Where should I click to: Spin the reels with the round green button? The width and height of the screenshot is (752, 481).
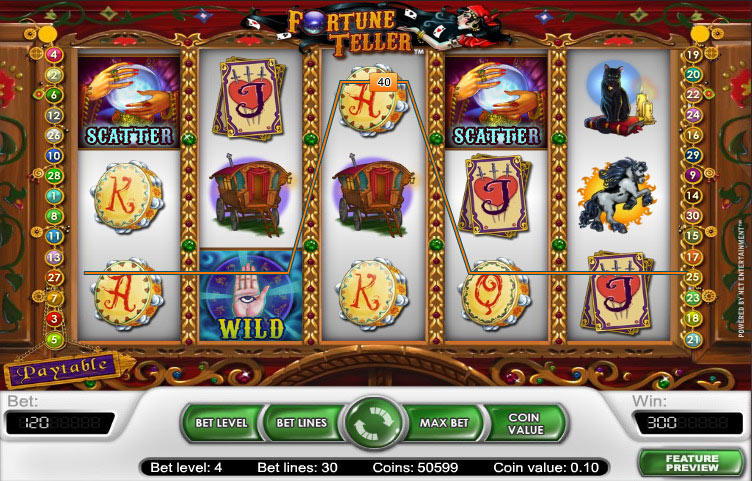tap(373, 424)
